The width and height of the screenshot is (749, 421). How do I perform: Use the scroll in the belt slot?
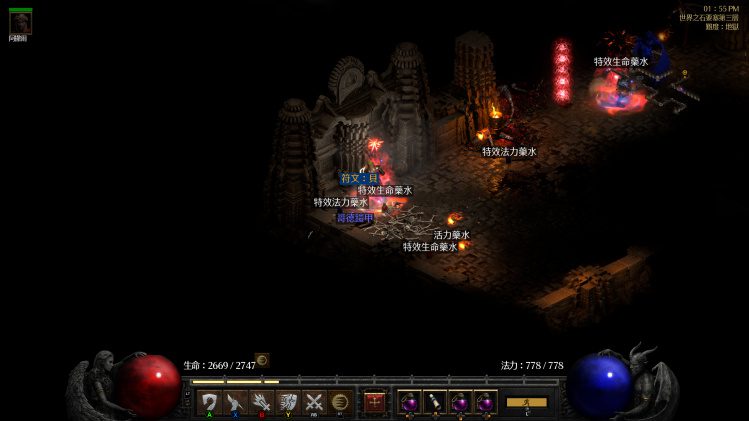pyautogui.click(x=435, y=402)
